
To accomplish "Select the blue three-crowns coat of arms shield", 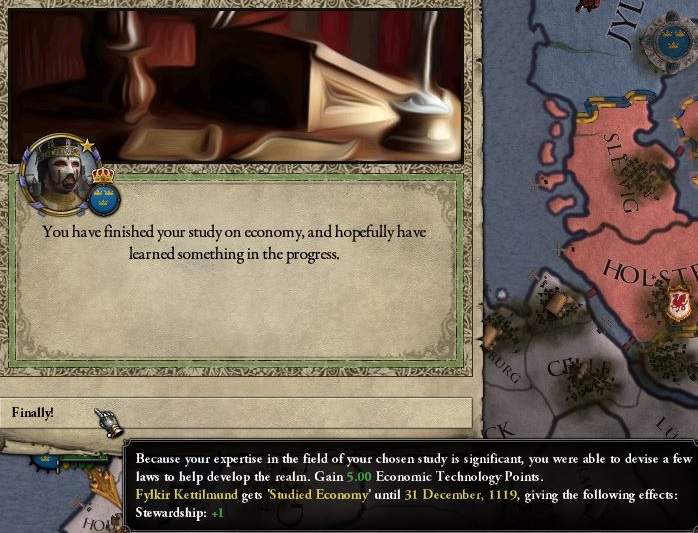I will [x=103, y=197].
